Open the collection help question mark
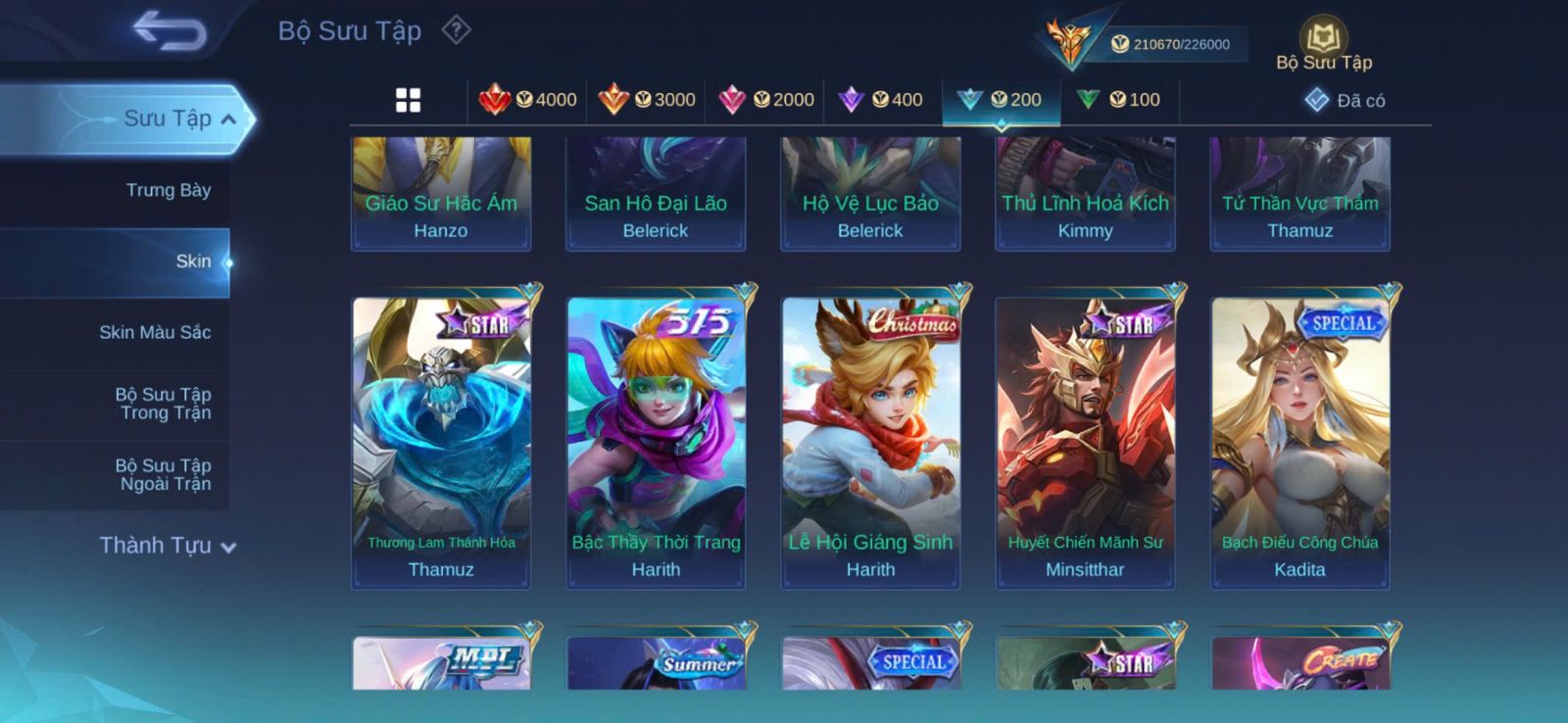The image size is (1568, 723). (x=456, y=30)
